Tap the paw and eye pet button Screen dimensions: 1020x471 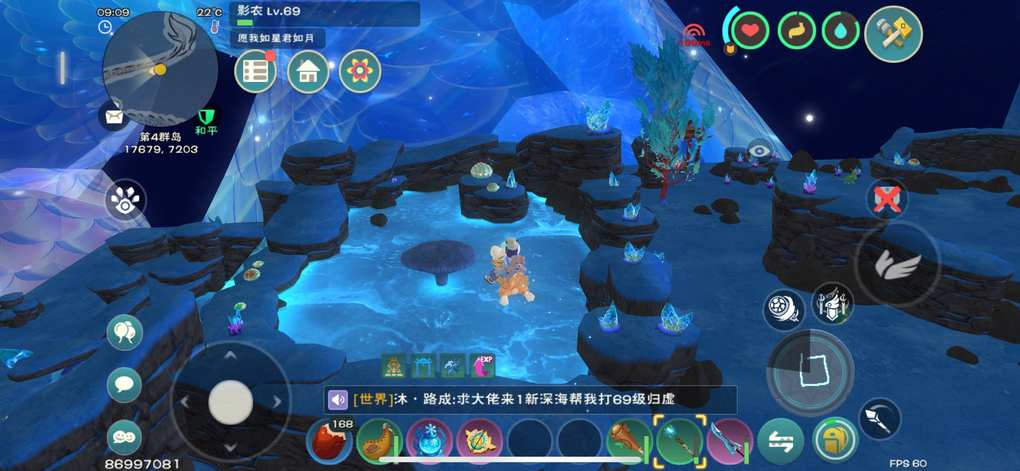pos(126,200)
